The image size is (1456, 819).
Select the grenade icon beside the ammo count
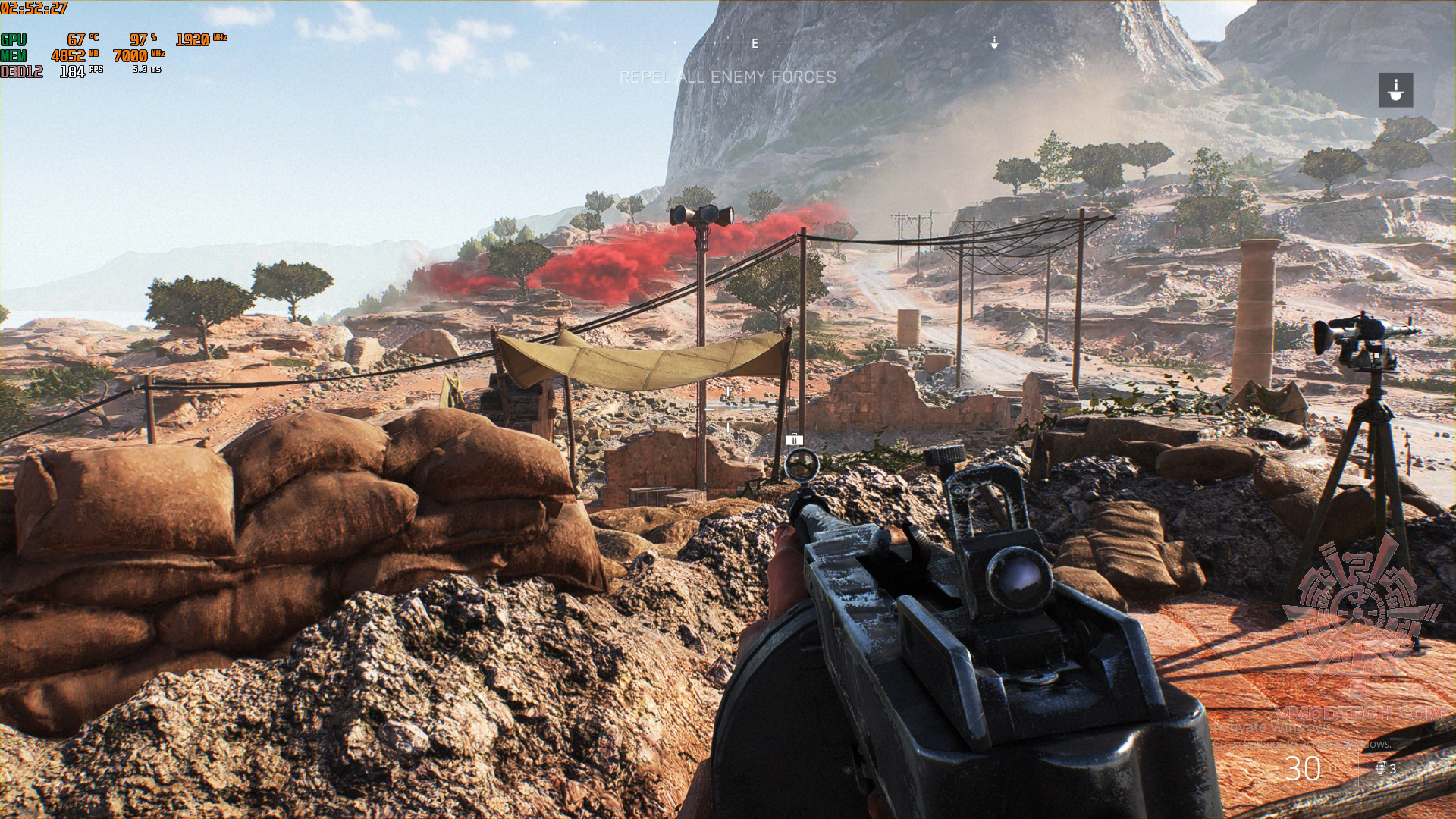click(x=1381, y=767)
